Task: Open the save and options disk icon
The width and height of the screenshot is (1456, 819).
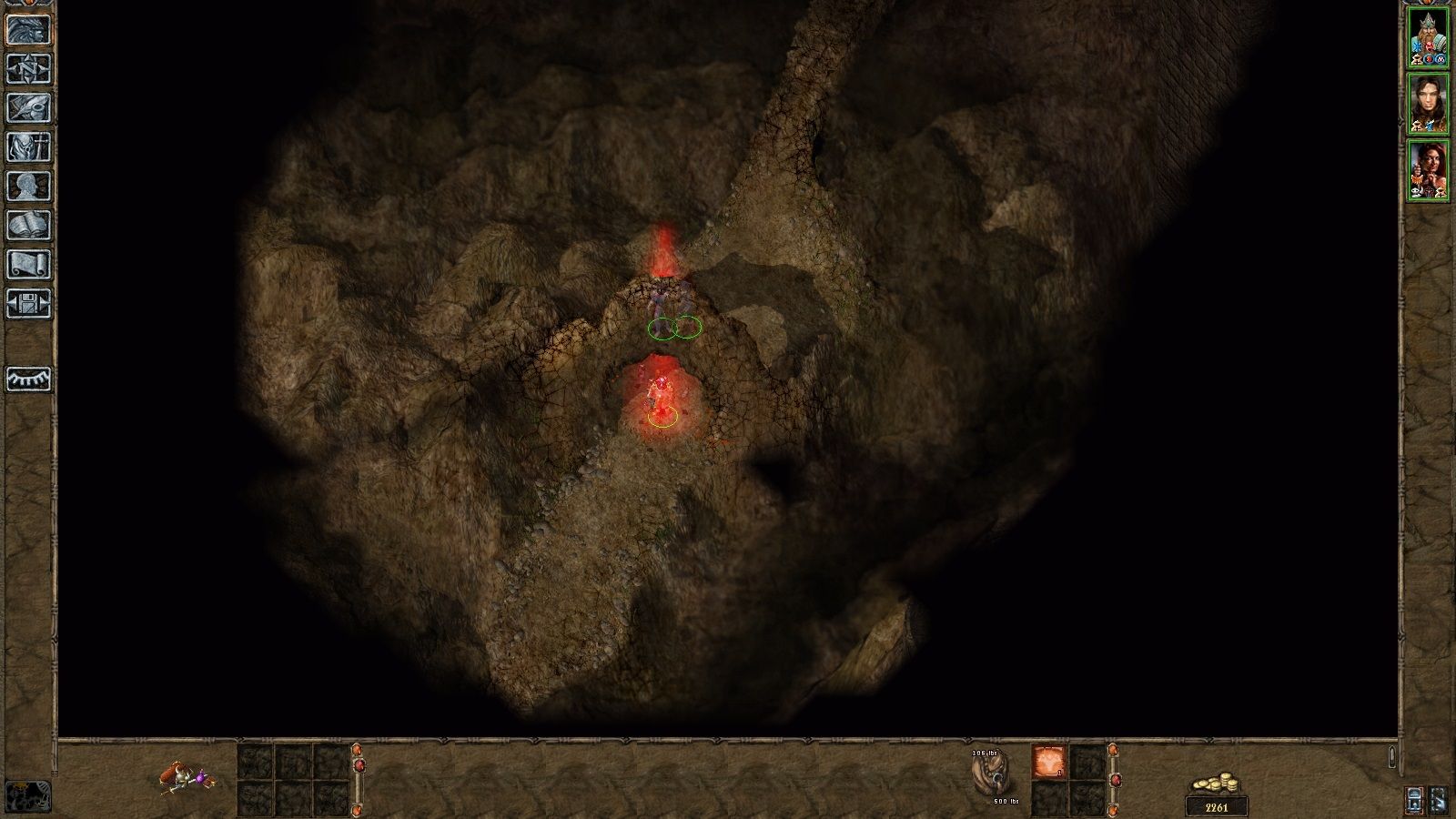Action: (x=28, y=303)
